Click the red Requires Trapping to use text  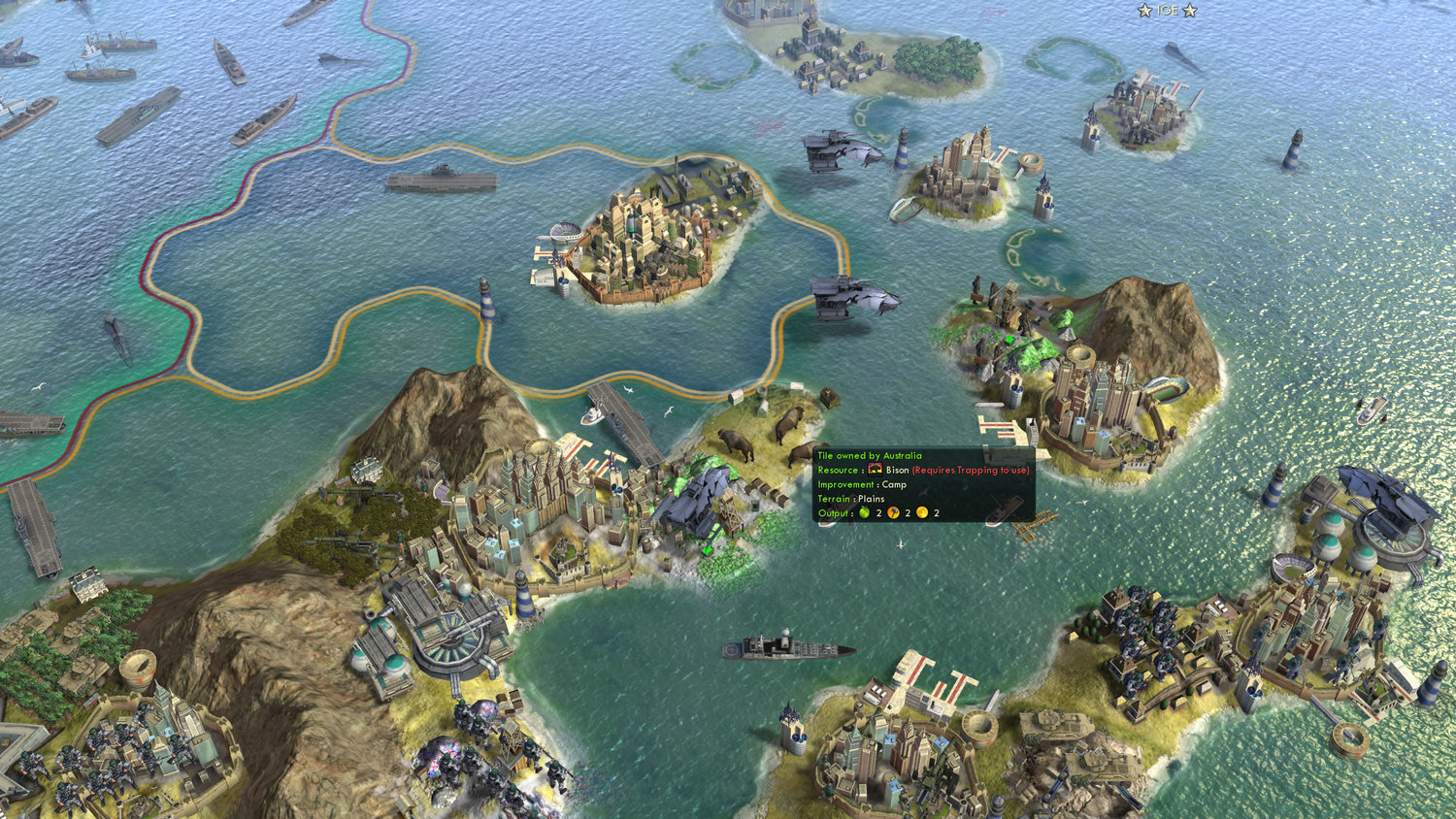971,470
